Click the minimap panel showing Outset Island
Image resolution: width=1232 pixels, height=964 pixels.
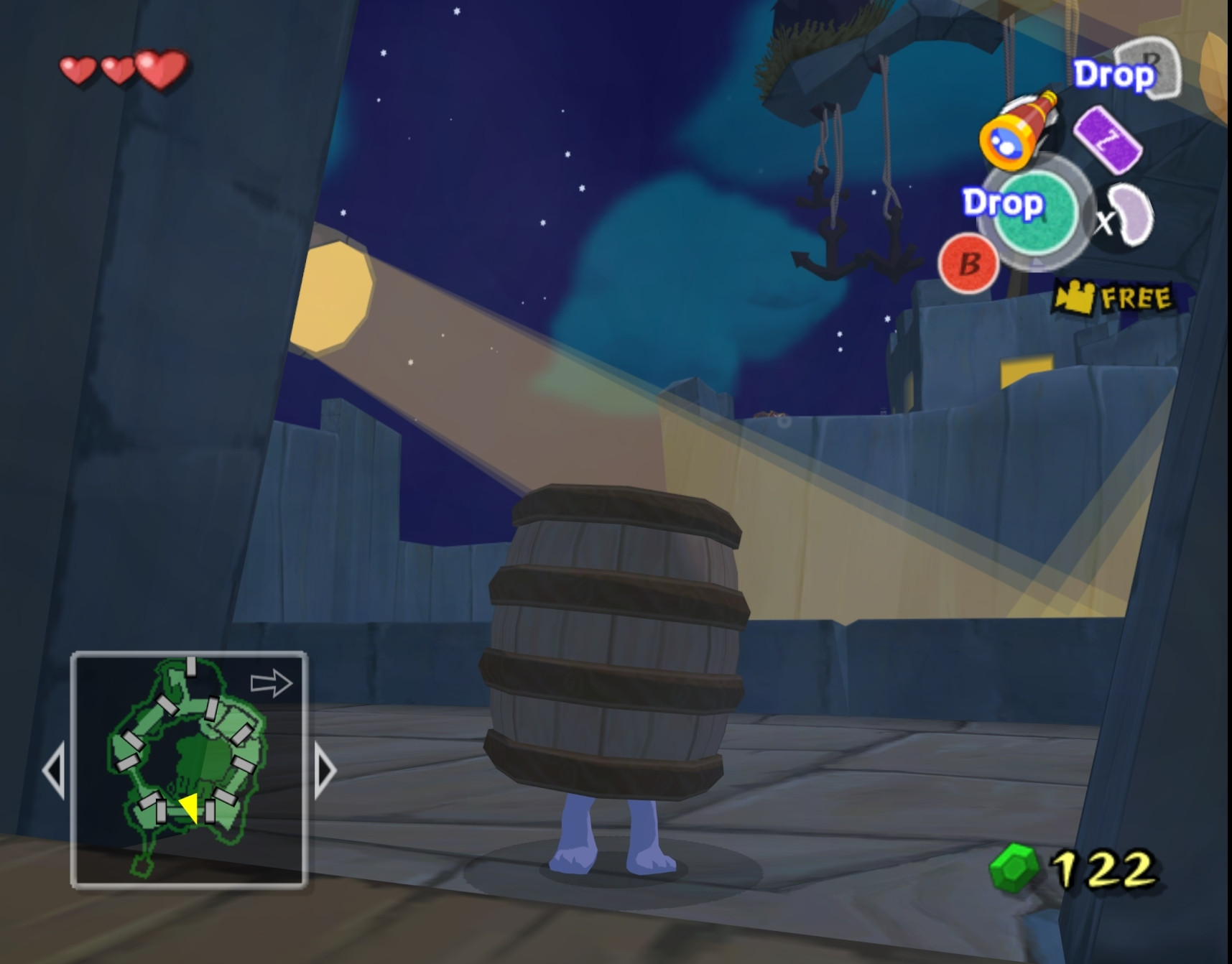click(188, 769)
